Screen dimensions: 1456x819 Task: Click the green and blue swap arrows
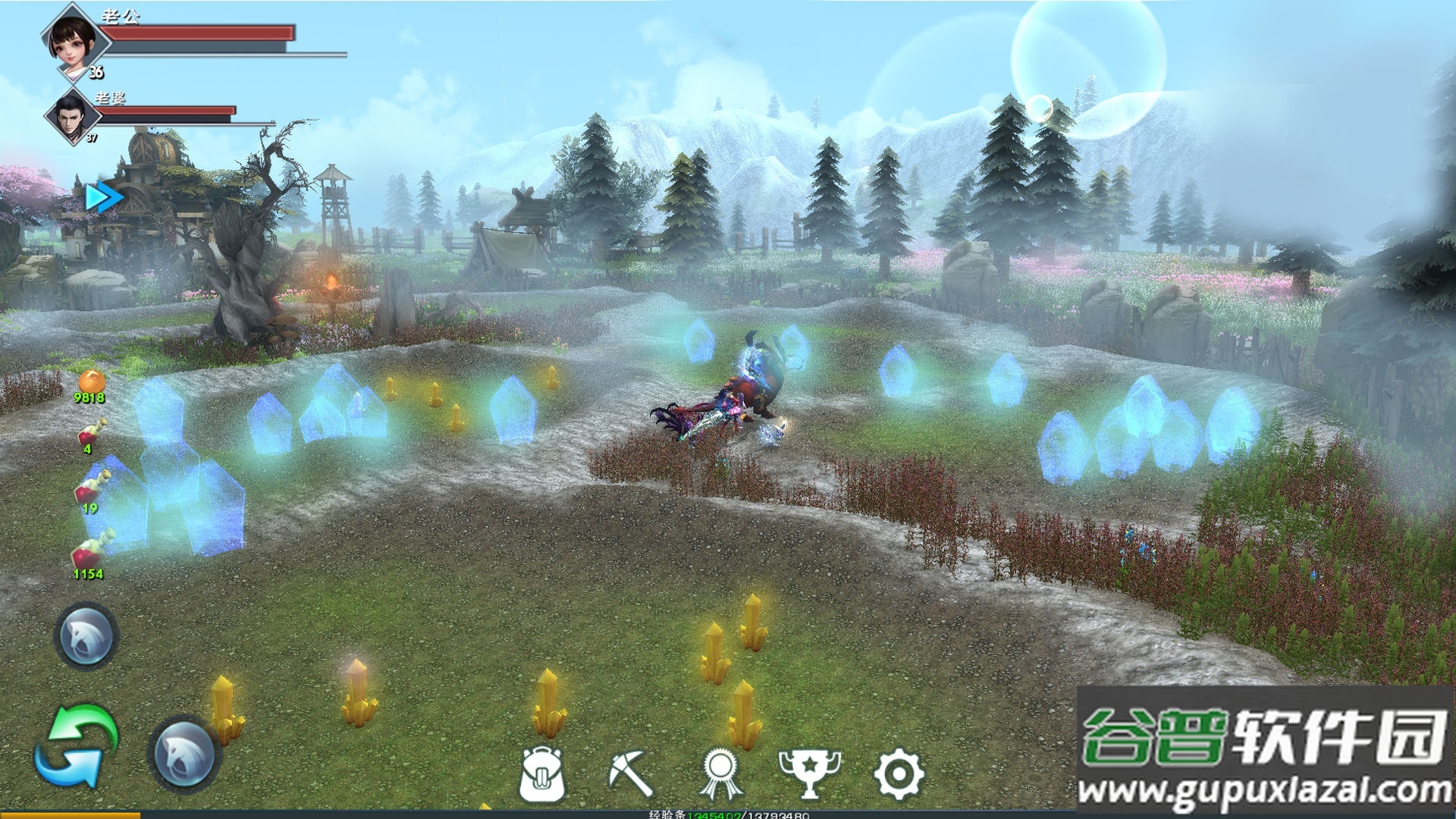click(x=77, y=747)
